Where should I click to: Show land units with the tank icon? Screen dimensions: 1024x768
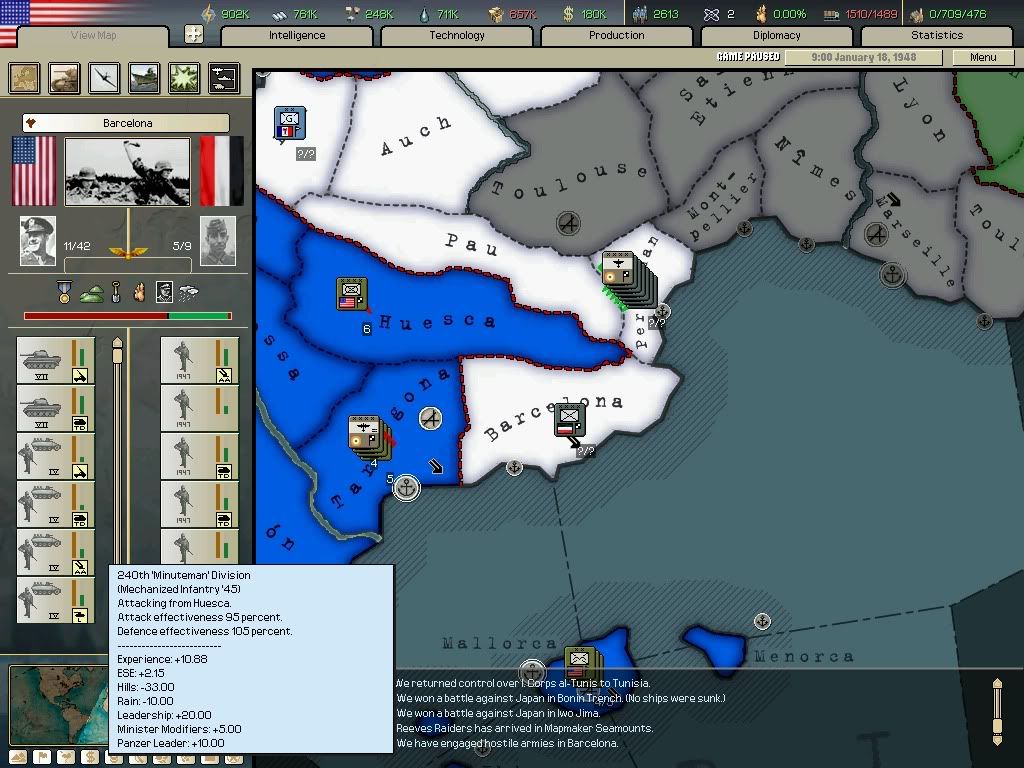[x=64, y=77]
